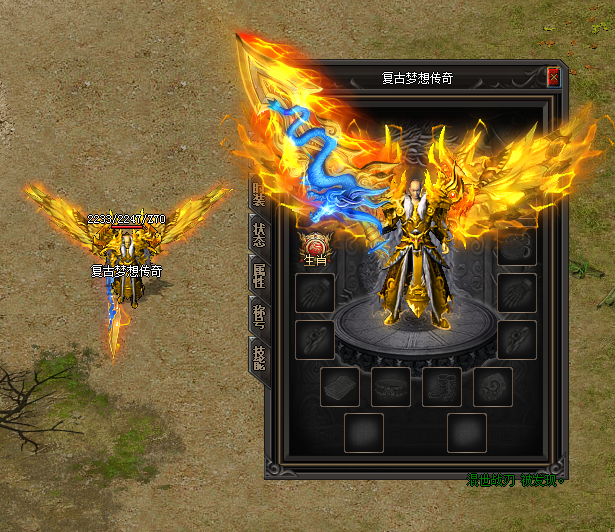This screenshot has height=532, width=615.
Task: Open the 生肖 zodiac icon
Action: [315, 246]
